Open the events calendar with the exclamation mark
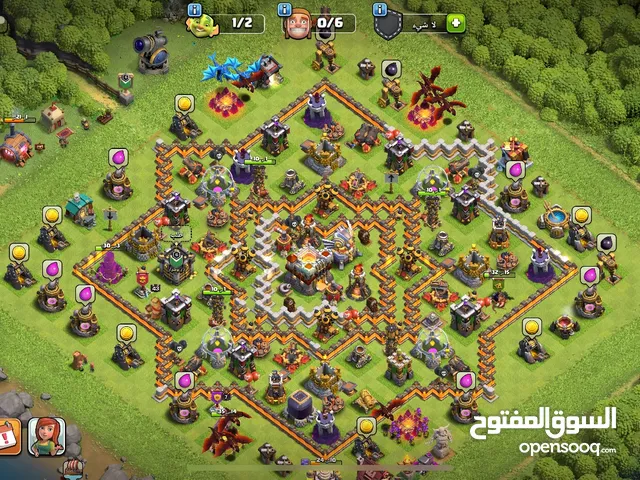The height and width of the screenshot is (480, 640). [x=8, y=437]
